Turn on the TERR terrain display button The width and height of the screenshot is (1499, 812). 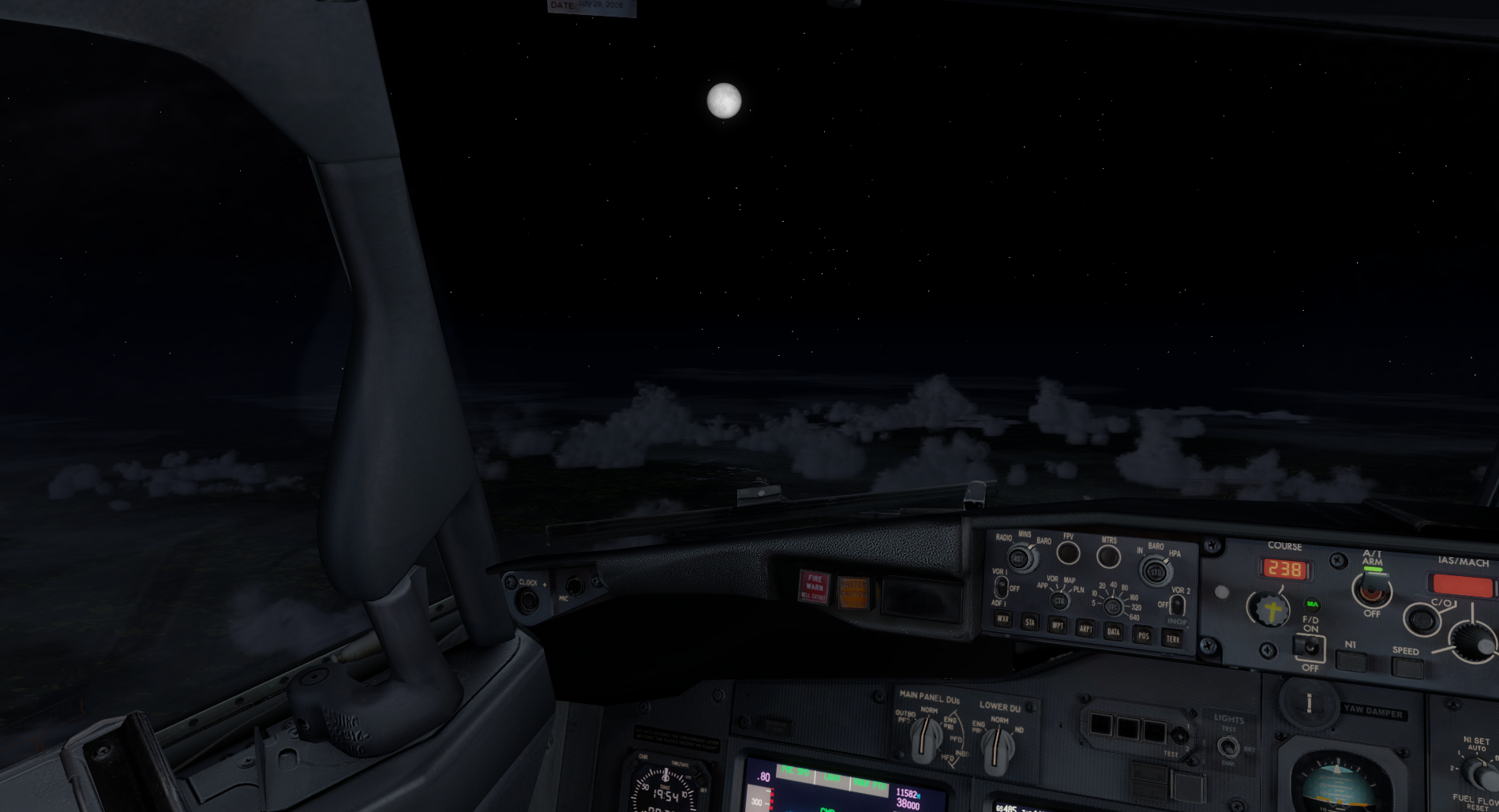(1172, 638)
